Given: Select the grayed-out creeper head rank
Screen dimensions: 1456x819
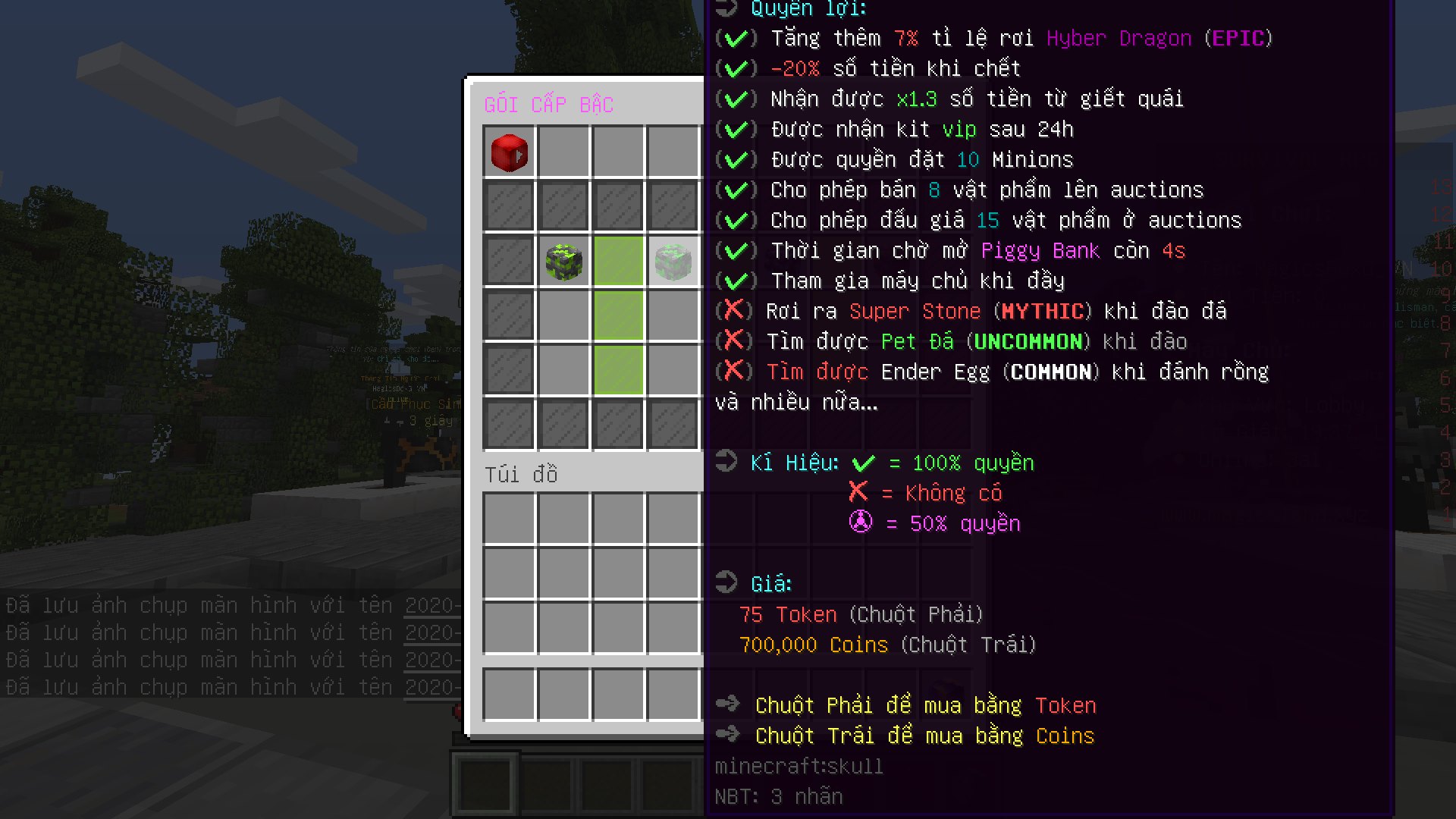Looking at the screenshot, I should point(673,261).
